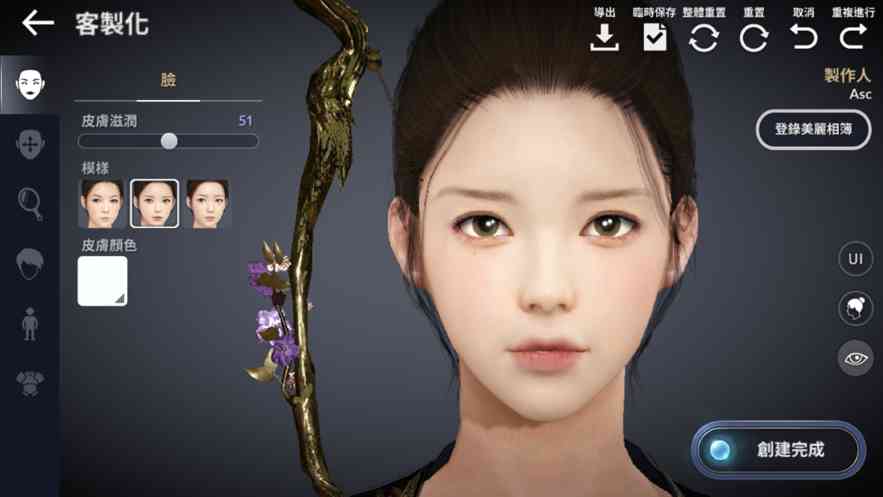Choose the first face preset thumbnail
Screen dimensions: 883x497
[x=102, y=204]
